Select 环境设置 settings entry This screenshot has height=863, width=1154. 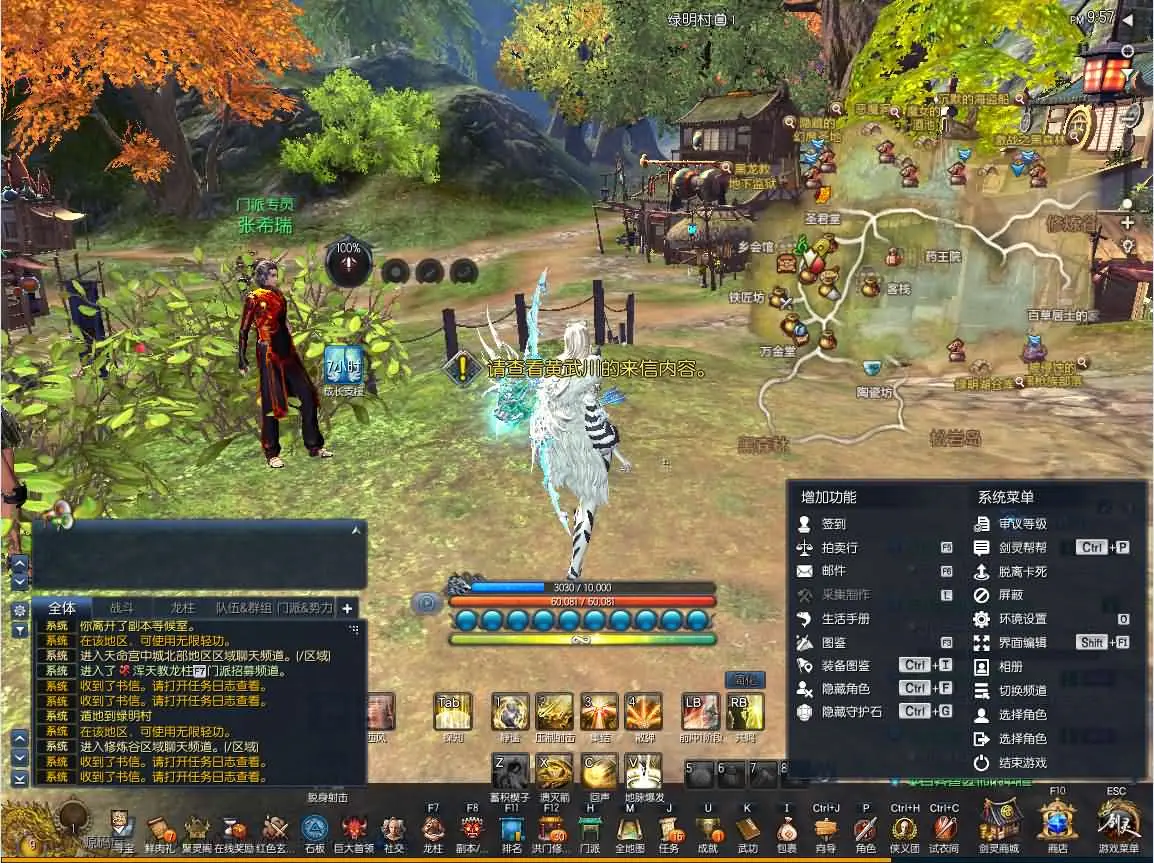(x=1022, y=619)
